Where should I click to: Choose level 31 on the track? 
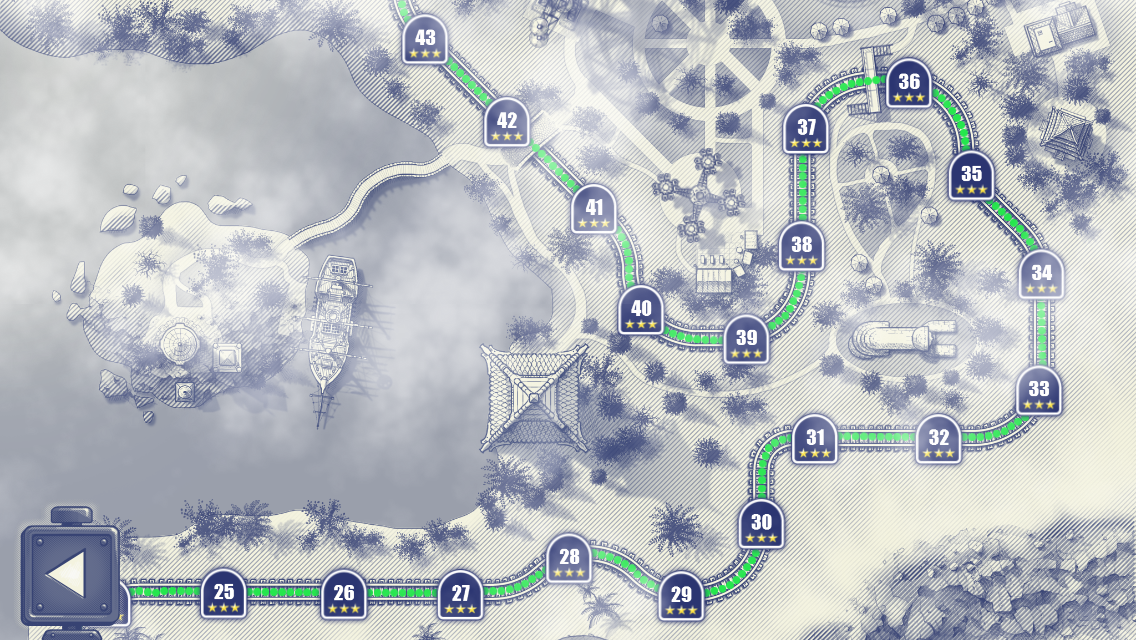[815, 440]
